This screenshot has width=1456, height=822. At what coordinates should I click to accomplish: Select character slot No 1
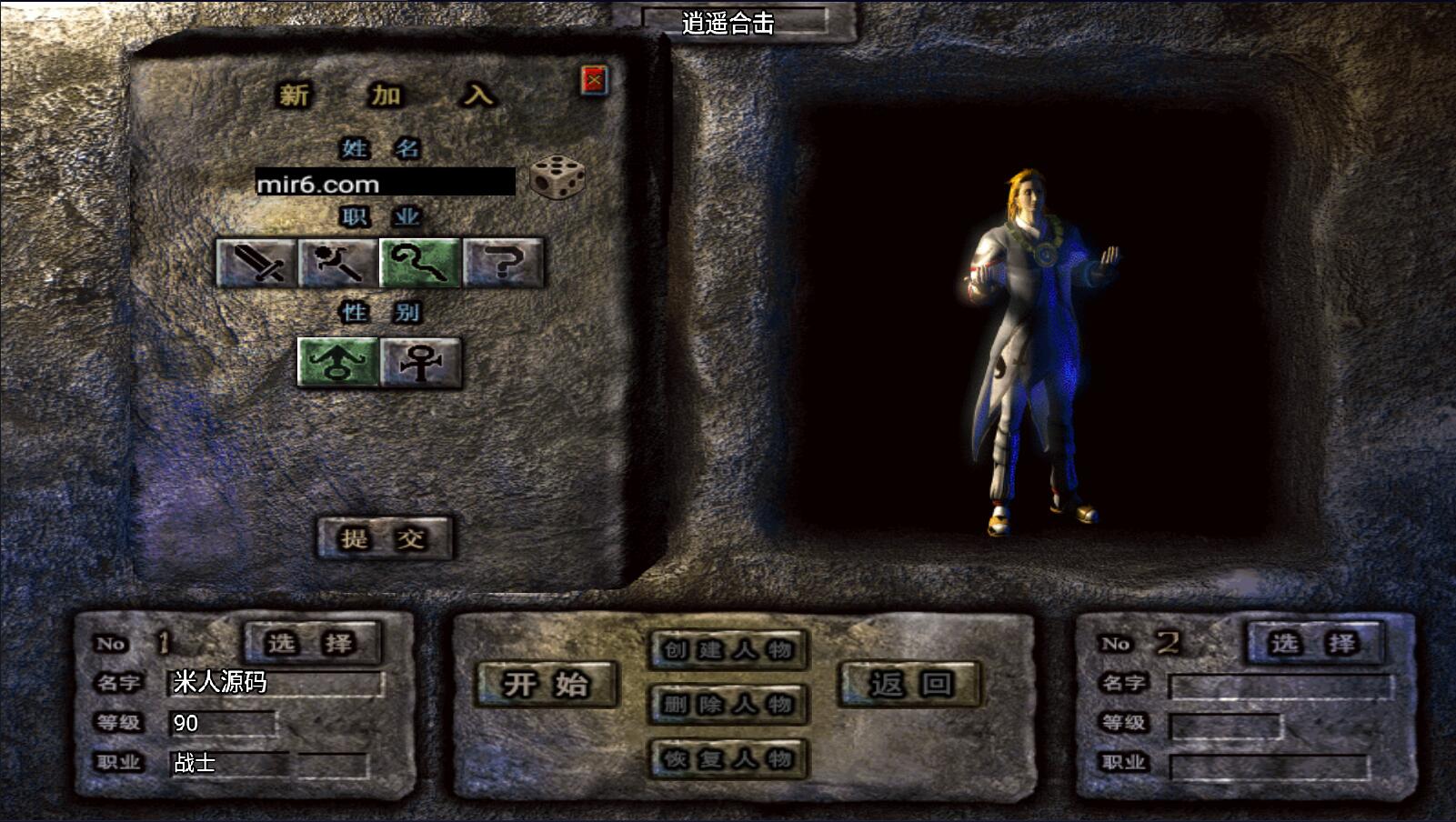[311, 643]
